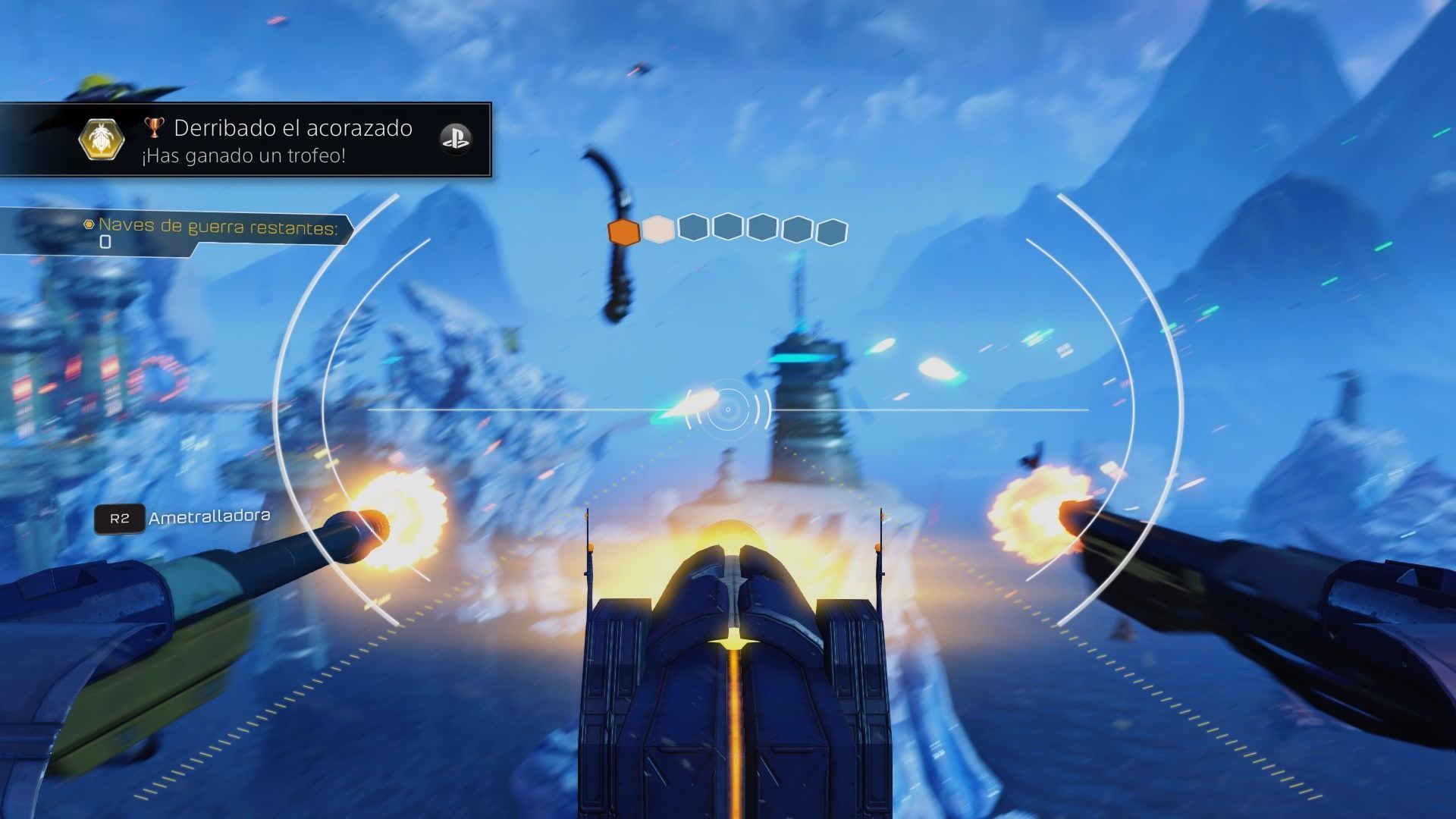Open the 'Derribado el acorazado' trophy notification

292,140
